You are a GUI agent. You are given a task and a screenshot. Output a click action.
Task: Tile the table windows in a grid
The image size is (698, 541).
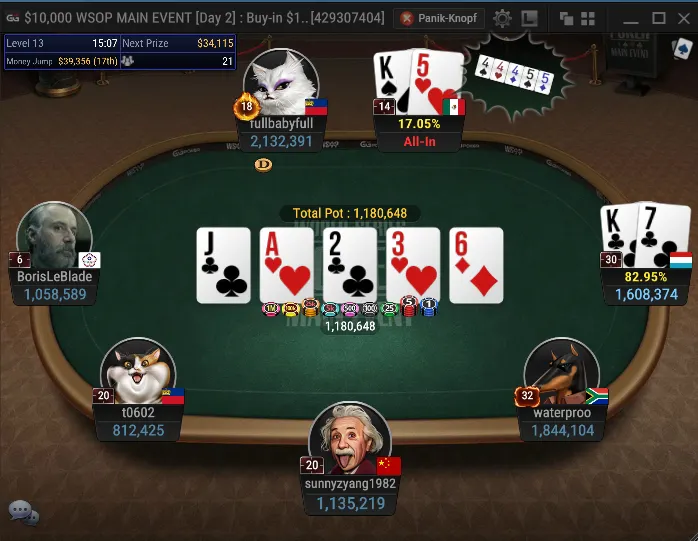587,18
